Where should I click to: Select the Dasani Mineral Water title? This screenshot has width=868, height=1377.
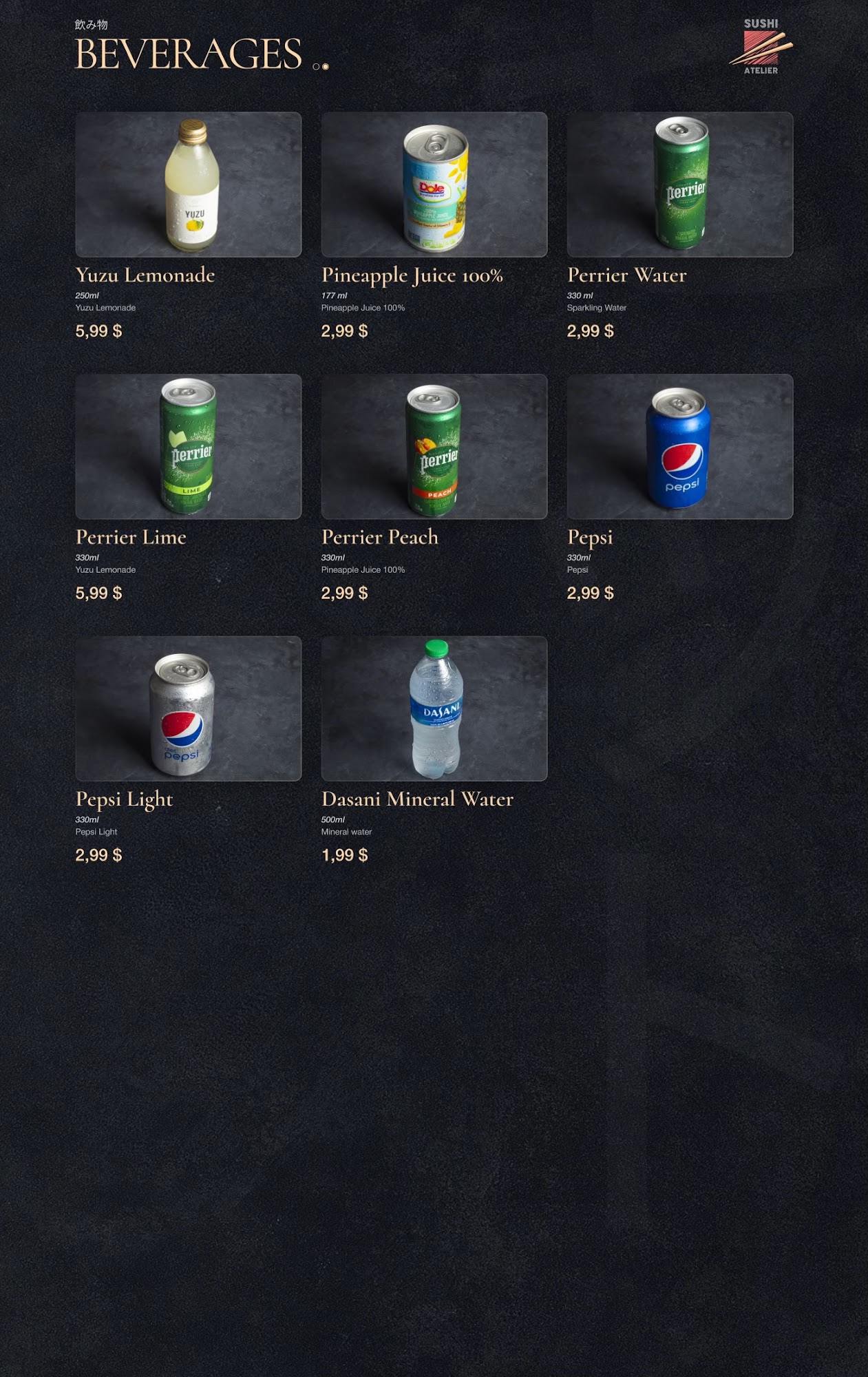417,799
